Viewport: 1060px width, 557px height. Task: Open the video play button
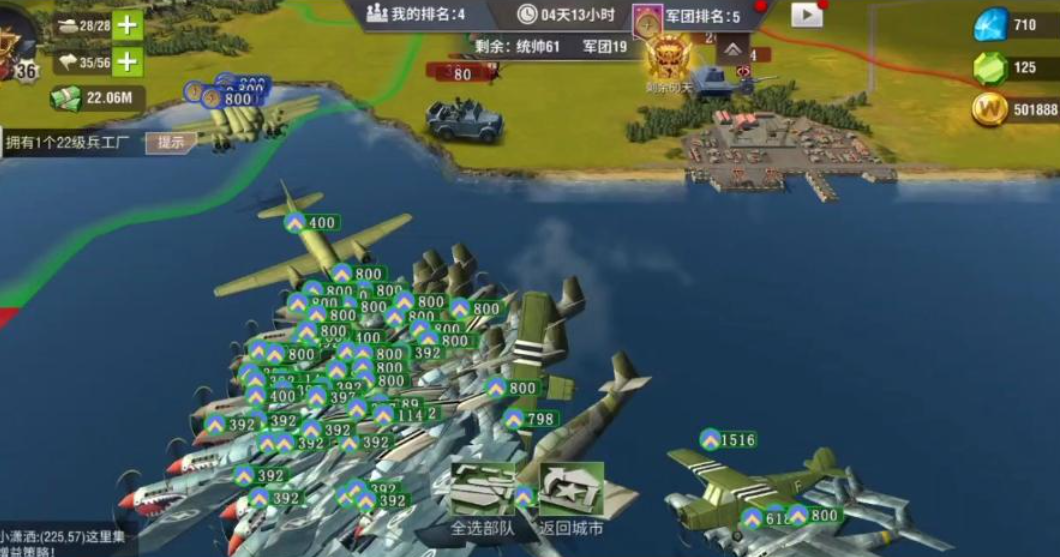(806, 14)
